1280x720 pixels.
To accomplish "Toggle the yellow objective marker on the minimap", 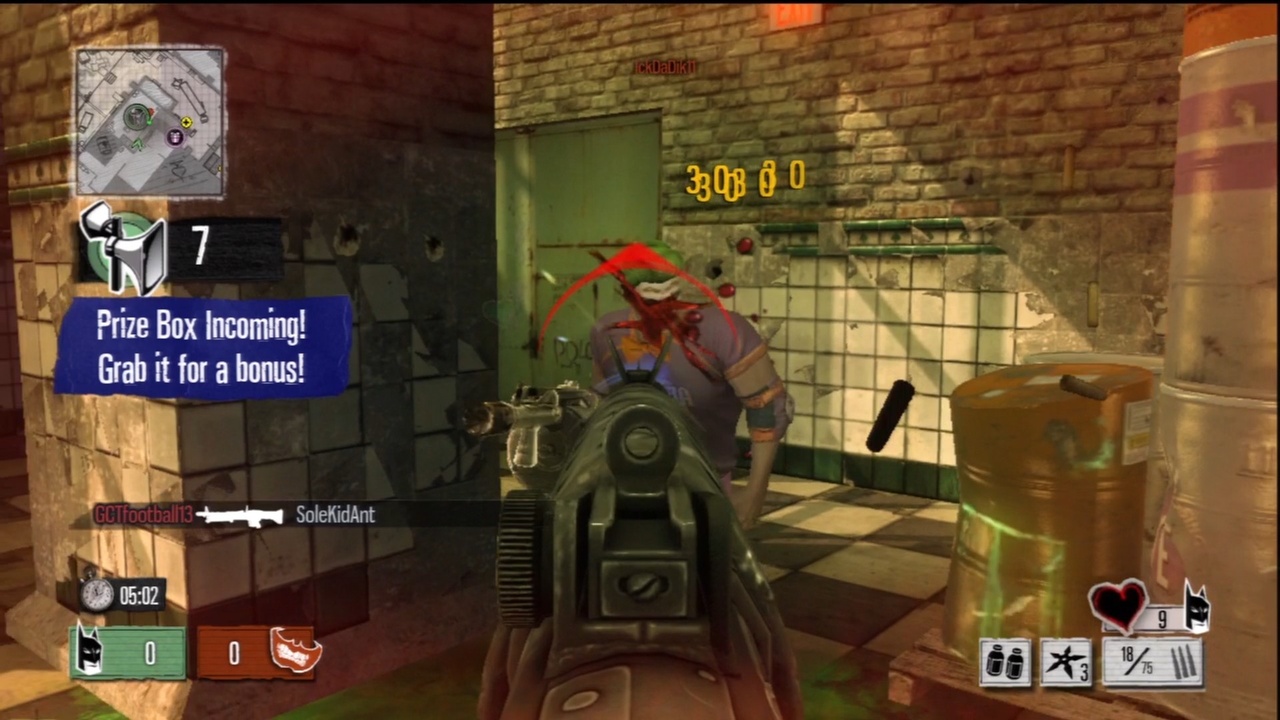I will tap(186, 121).
